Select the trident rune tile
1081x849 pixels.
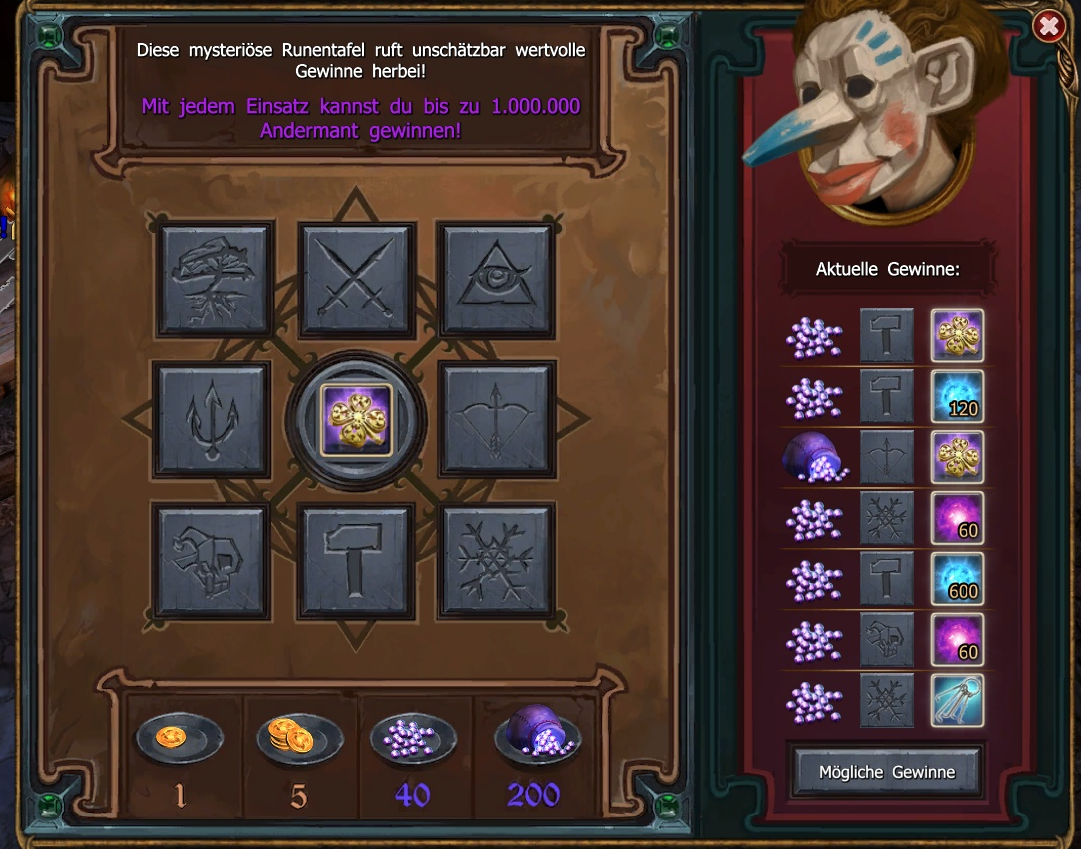coord(211,419)
